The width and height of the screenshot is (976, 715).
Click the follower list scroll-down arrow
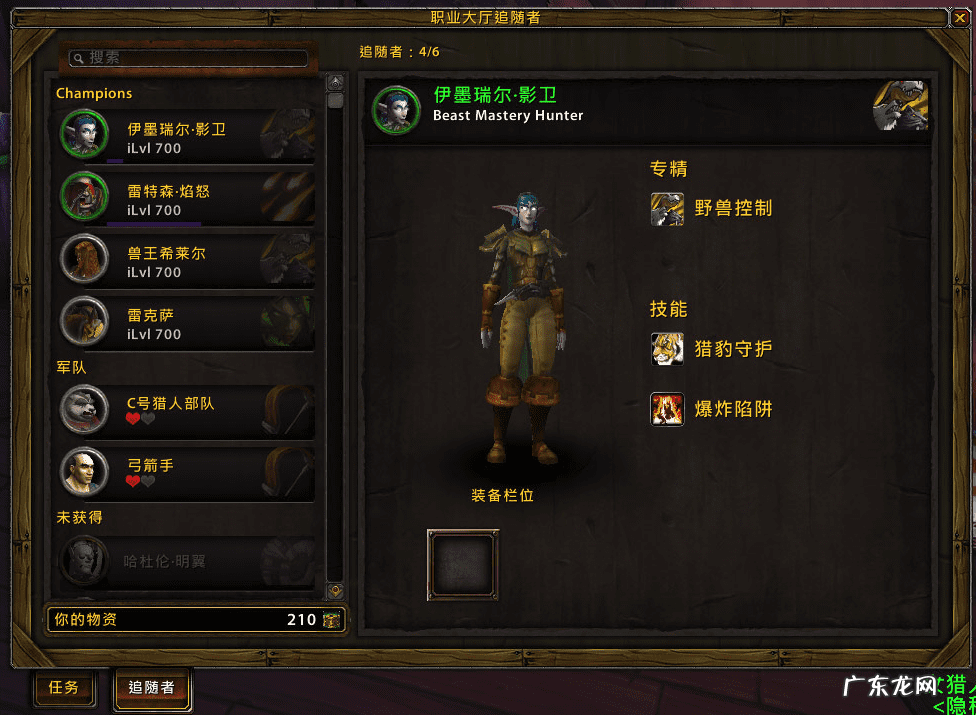[336, 591]
